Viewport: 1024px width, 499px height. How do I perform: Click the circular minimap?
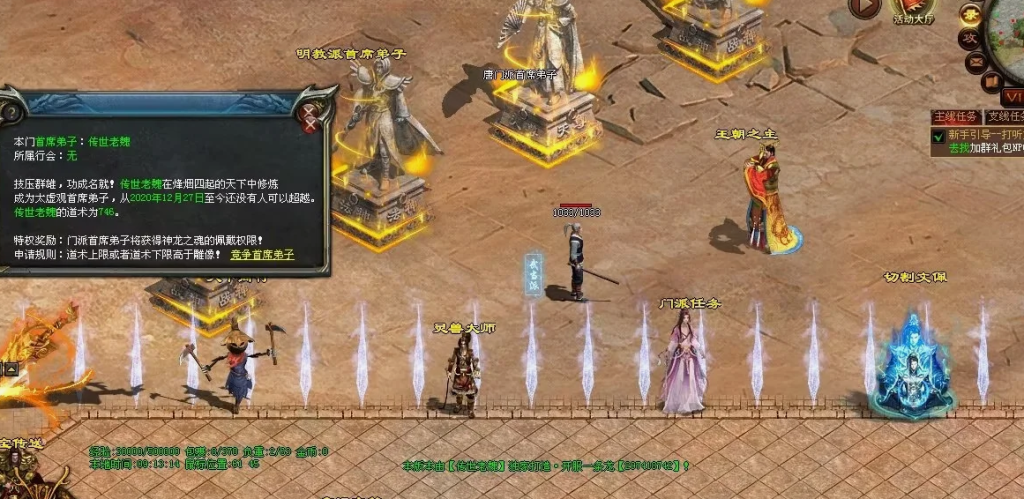point(1008,35)
